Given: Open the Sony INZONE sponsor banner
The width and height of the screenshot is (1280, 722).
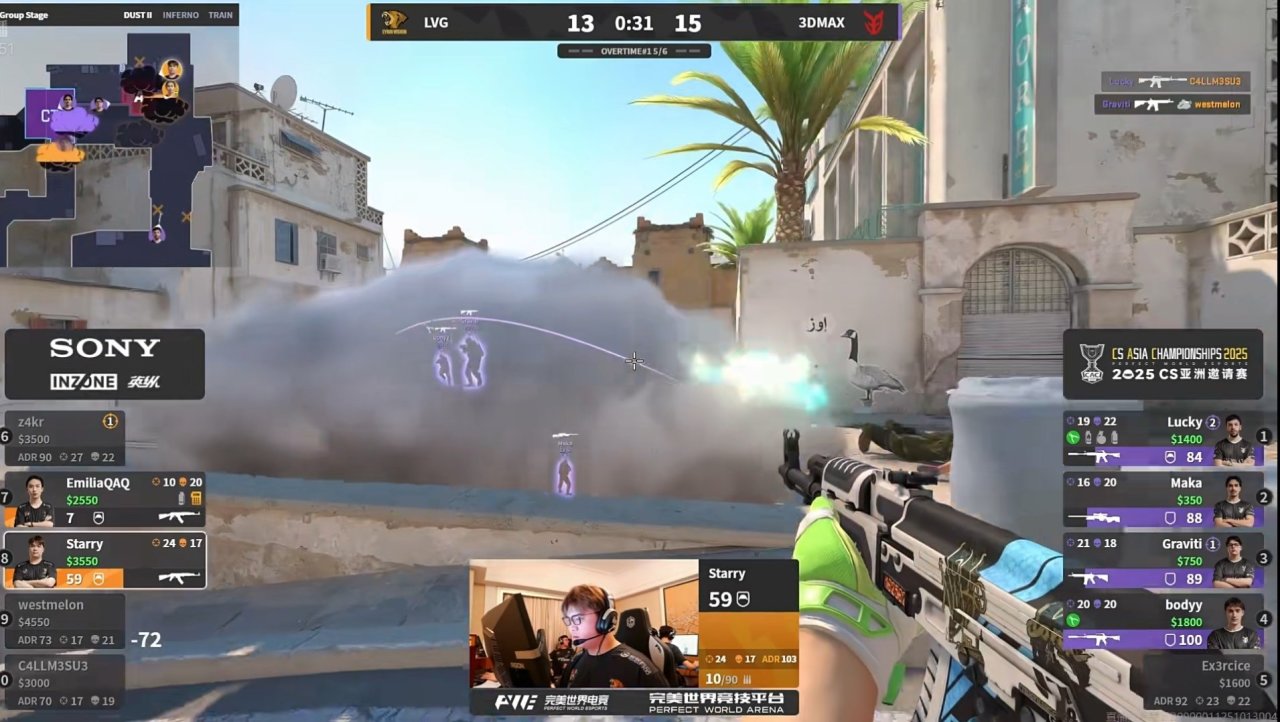Looking at the screenshot, I should pos(105,364).
